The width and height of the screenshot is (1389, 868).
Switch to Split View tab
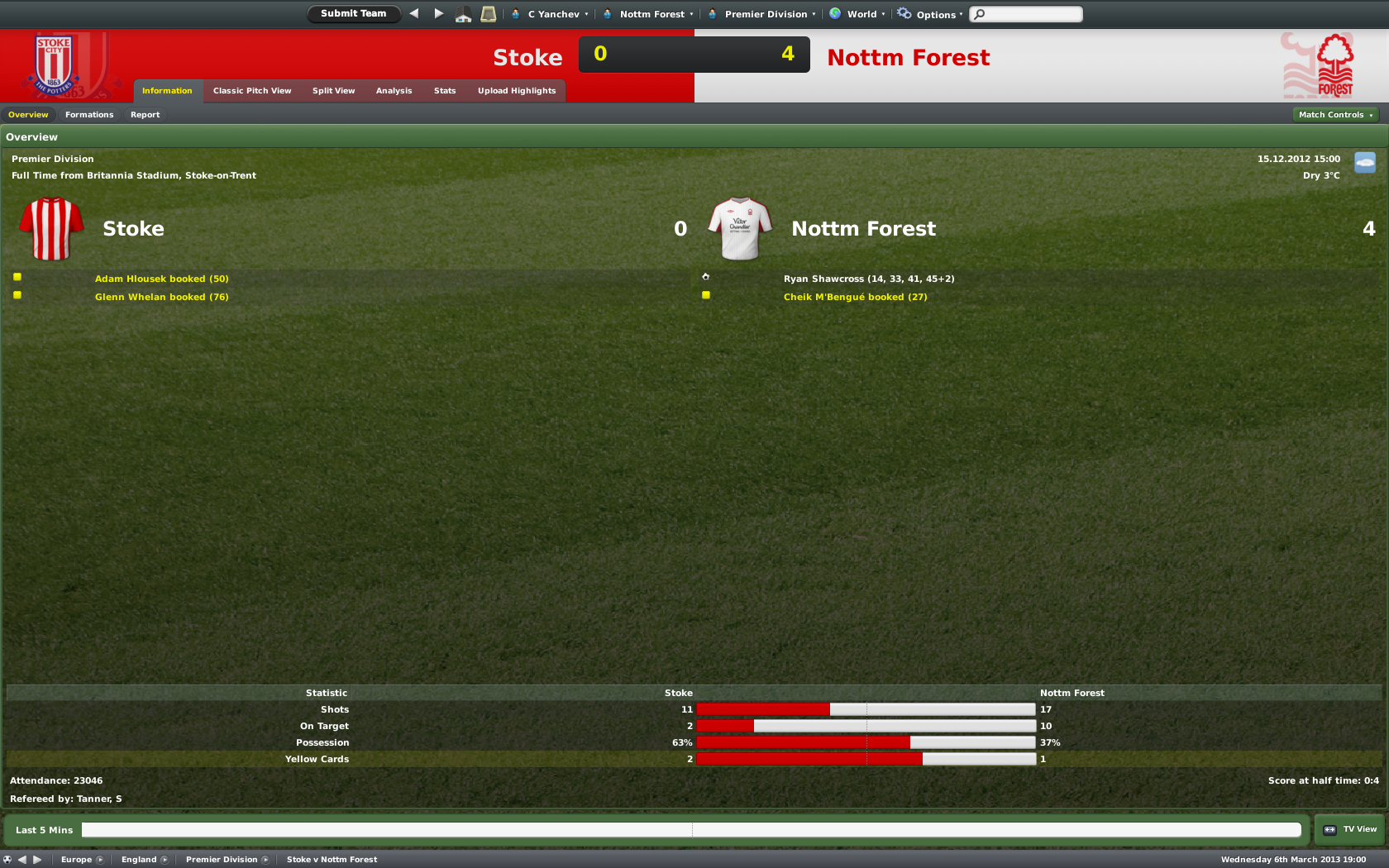333,91
